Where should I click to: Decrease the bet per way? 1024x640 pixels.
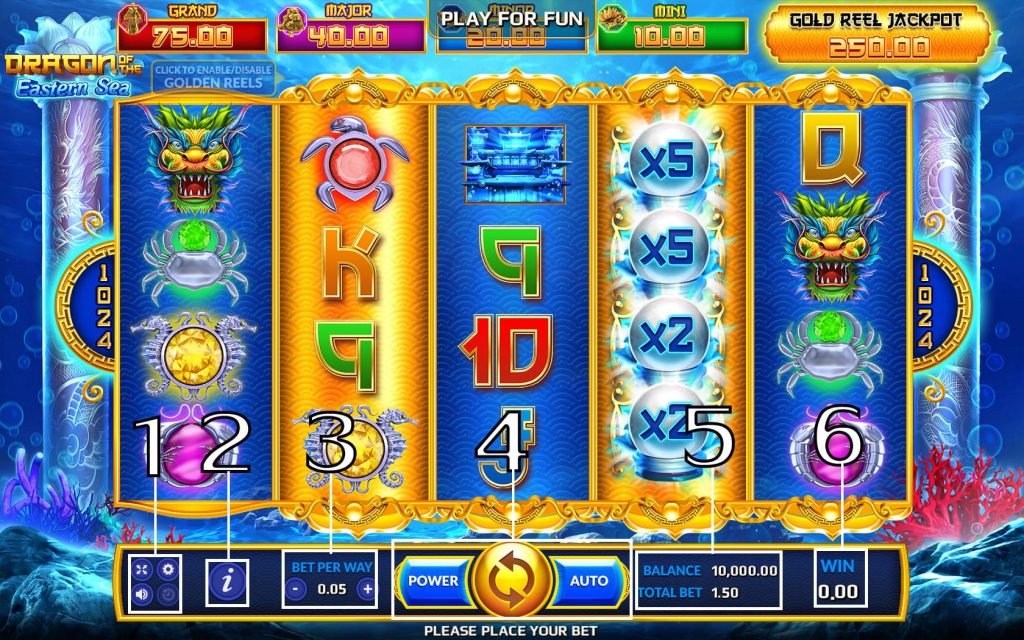pos(296,589)
